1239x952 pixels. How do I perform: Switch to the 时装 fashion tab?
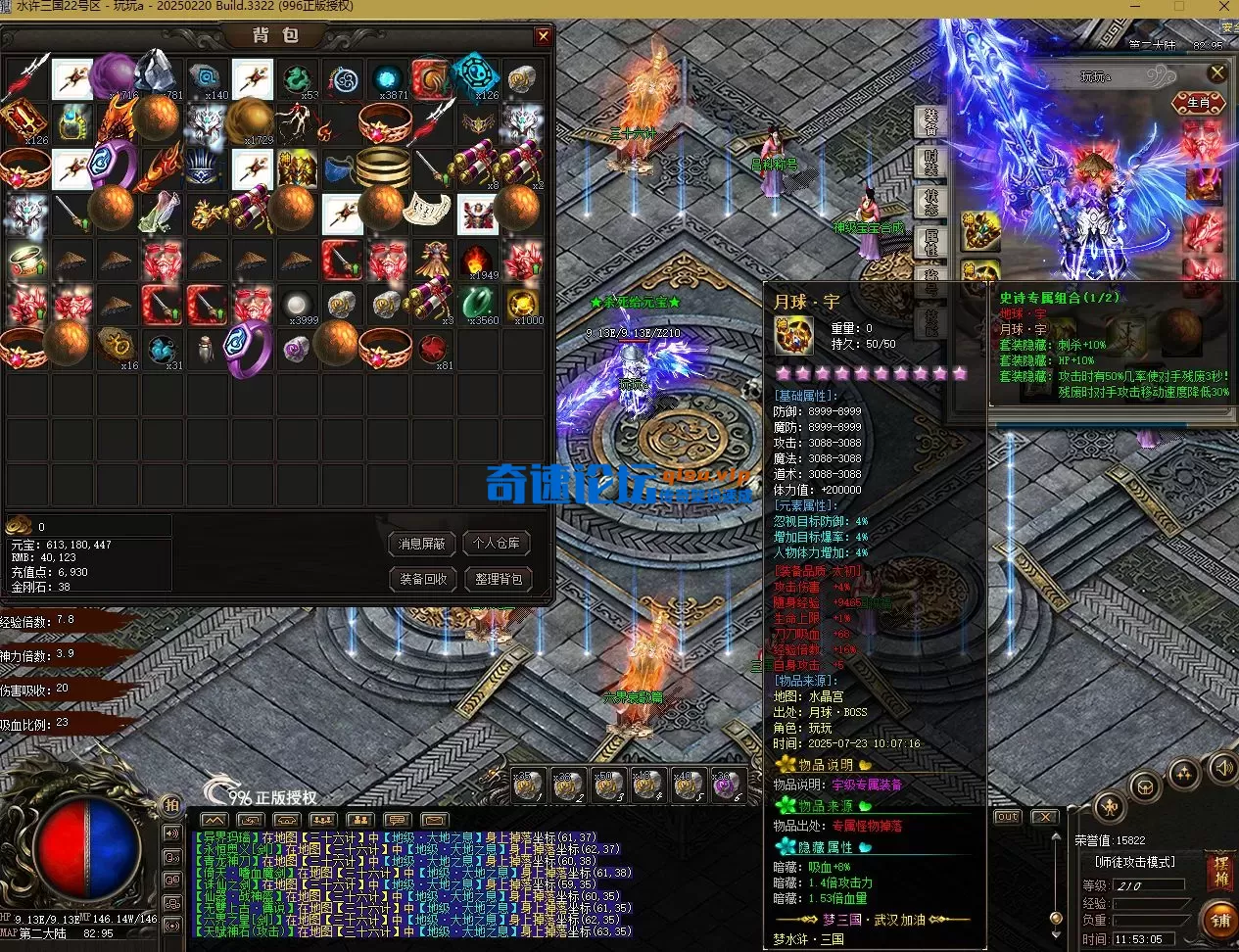point(929,161)
